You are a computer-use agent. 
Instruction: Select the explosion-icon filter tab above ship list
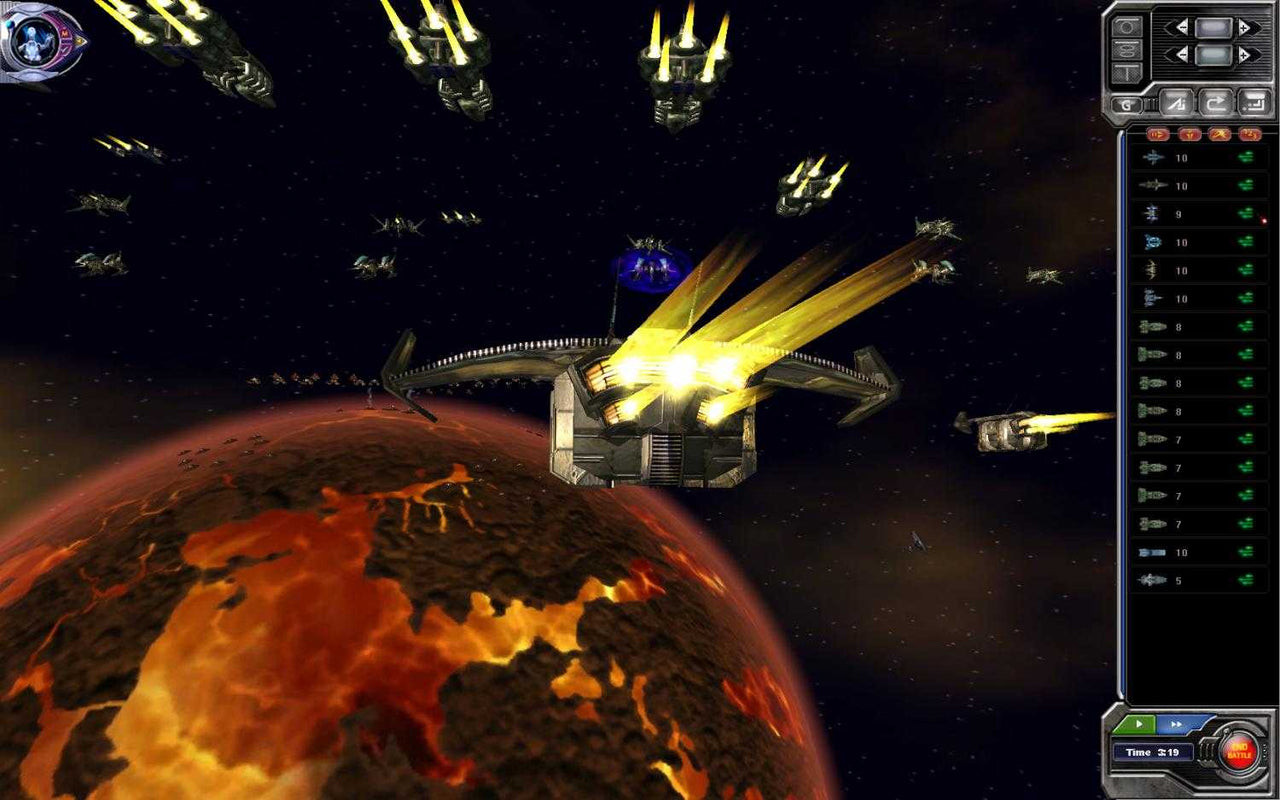pyautogui.click(x=1218, y=134)
